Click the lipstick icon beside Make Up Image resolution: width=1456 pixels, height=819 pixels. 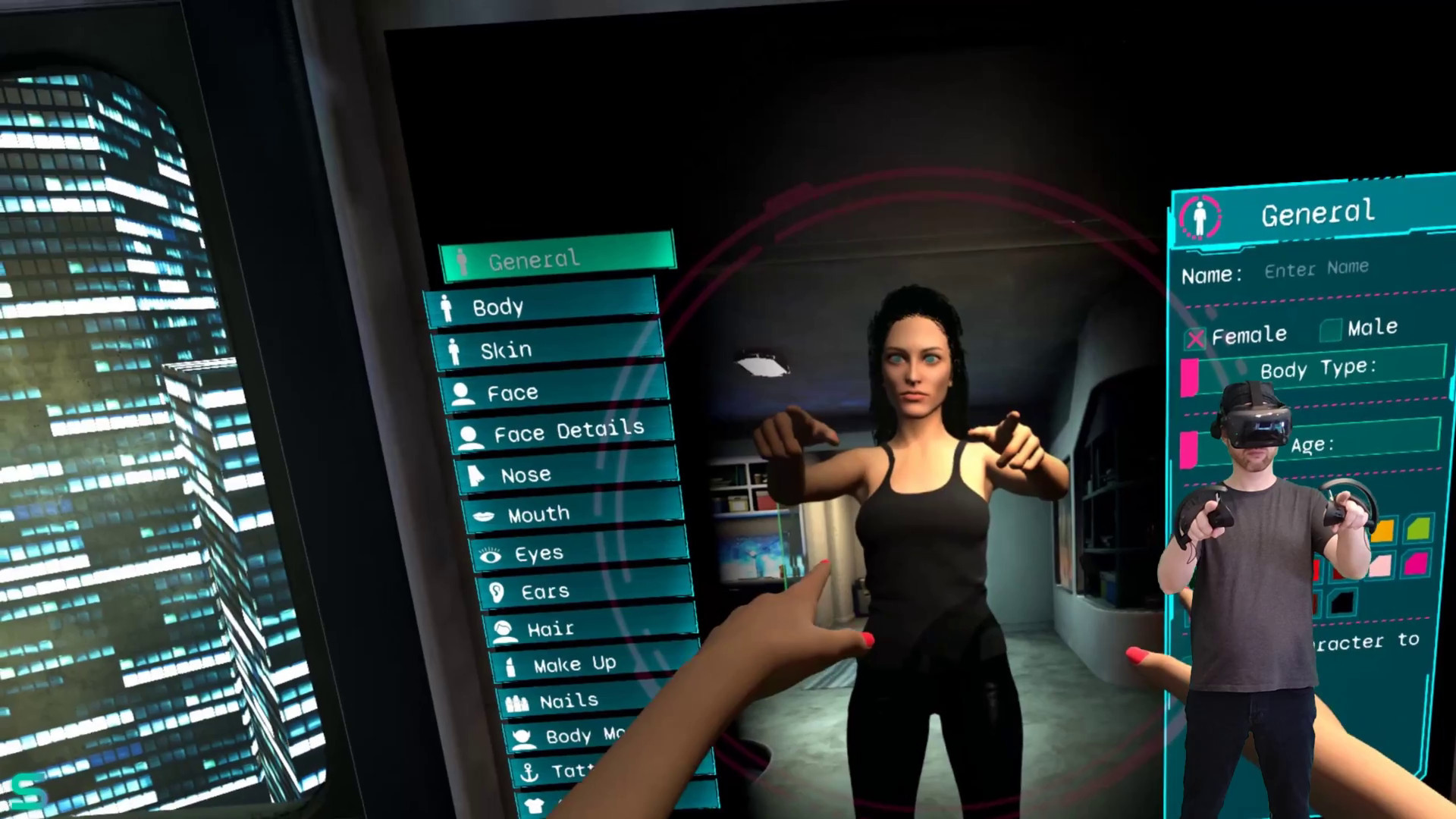click(x=511, y=664)
